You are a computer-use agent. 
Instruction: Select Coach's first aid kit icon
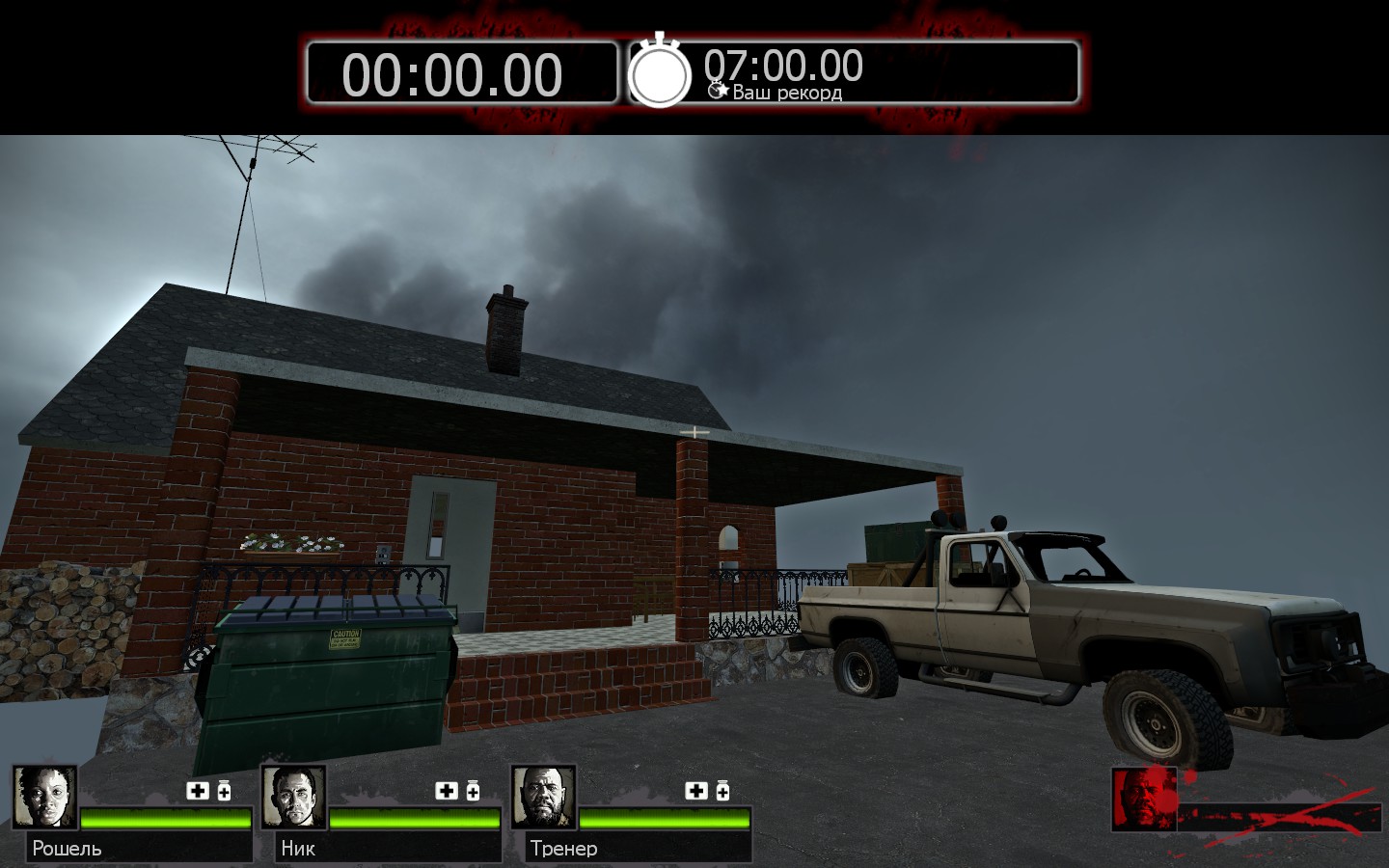click(696, 791)
